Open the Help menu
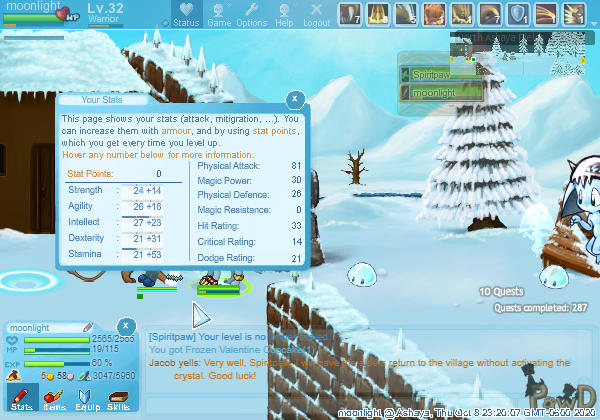Image resolution: width=600 pixels, height=420 pixels. point(284,15)
